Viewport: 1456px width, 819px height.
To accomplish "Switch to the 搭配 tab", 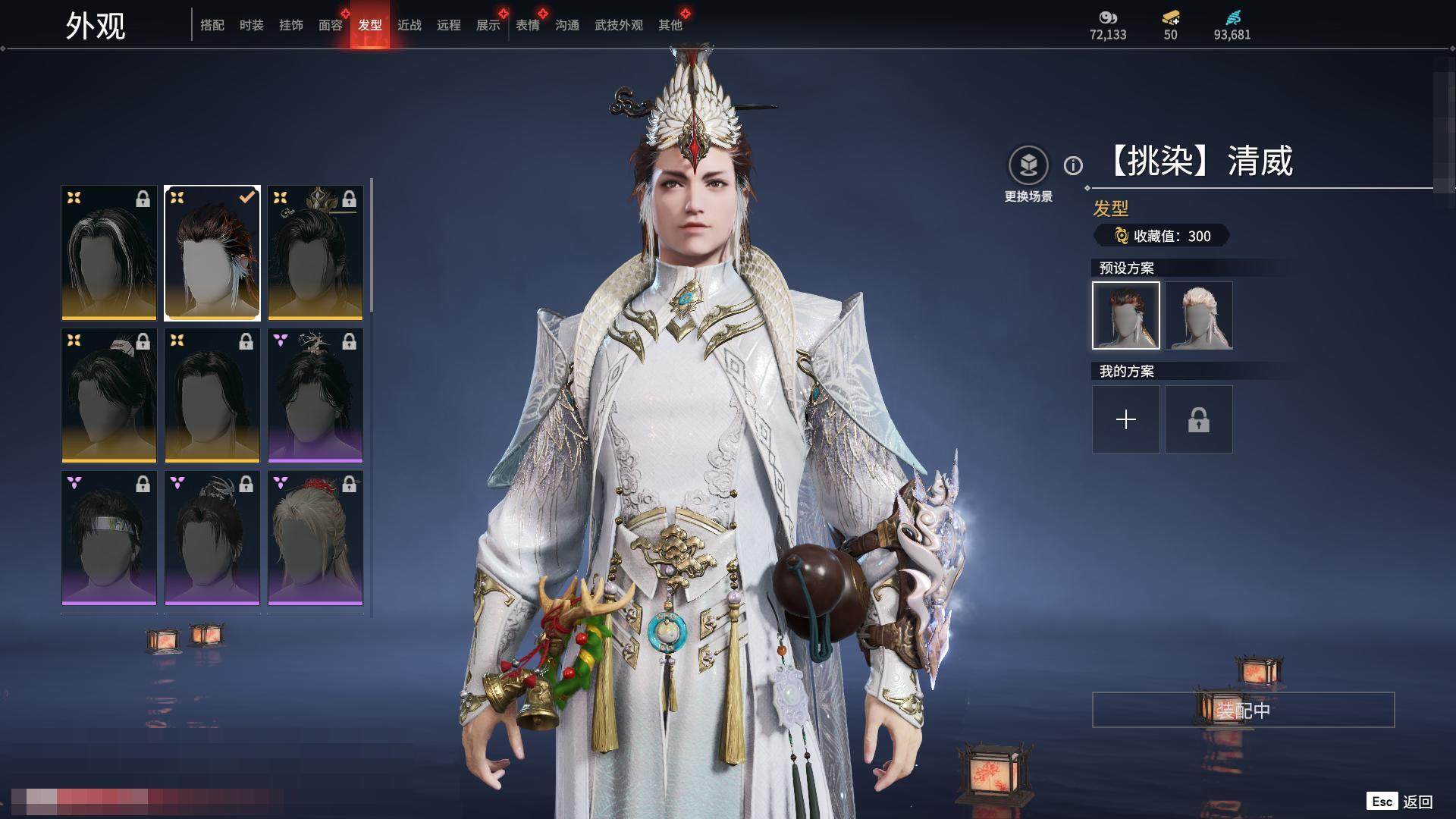I will tap(212, 25).
